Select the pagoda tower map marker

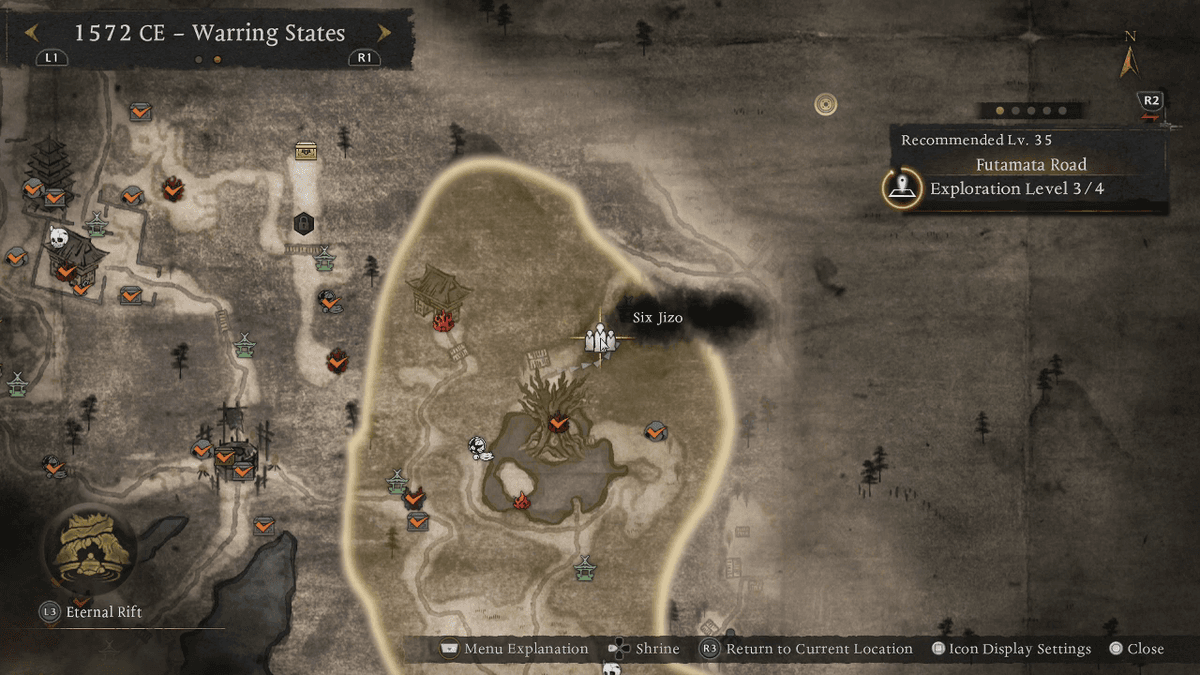(47, 165)
